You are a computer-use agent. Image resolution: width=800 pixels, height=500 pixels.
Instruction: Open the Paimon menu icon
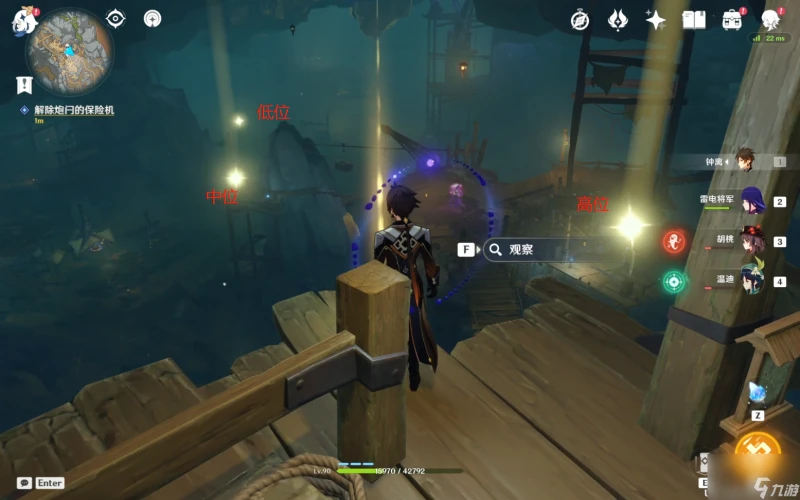tap(22, 20)
